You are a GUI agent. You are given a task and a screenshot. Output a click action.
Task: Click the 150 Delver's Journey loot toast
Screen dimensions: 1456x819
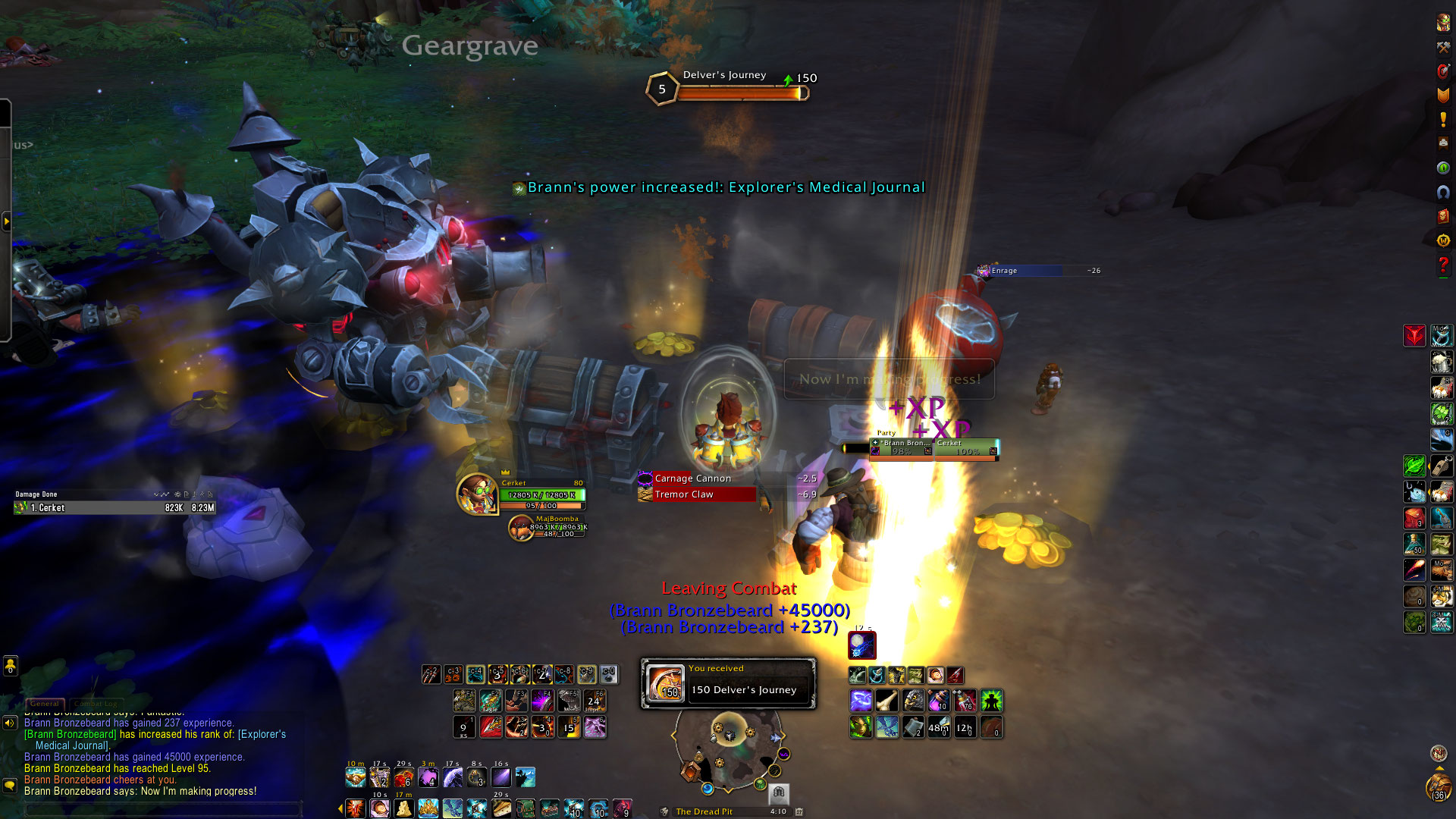coord(728,683)
